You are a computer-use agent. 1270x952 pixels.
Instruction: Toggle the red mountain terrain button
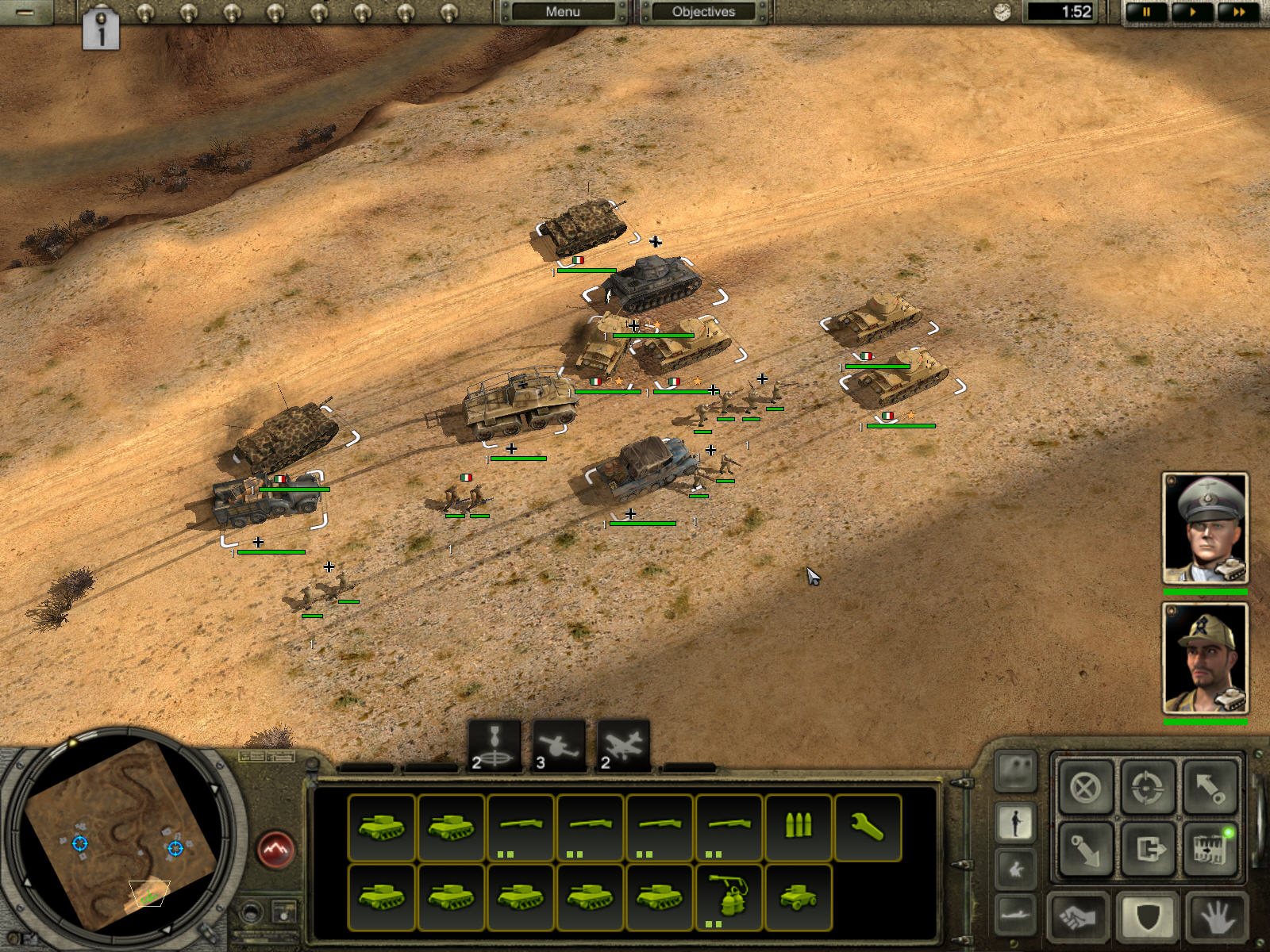(x=276, y=850)
